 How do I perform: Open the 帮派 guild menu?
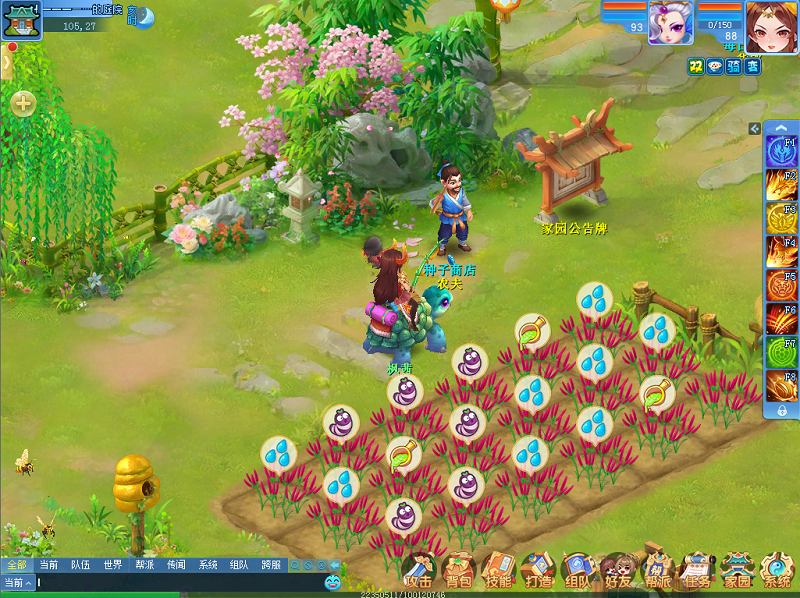657,571
